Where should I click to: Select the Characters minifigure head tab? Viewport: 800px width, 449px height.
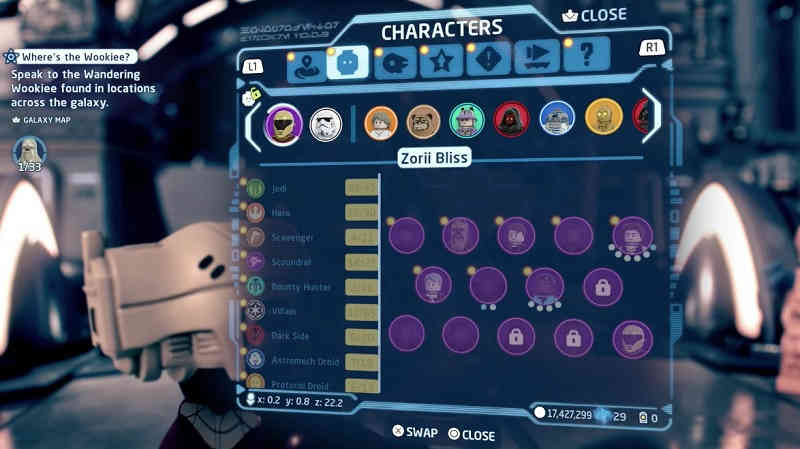pyautogui.click(x=349, y=62)
